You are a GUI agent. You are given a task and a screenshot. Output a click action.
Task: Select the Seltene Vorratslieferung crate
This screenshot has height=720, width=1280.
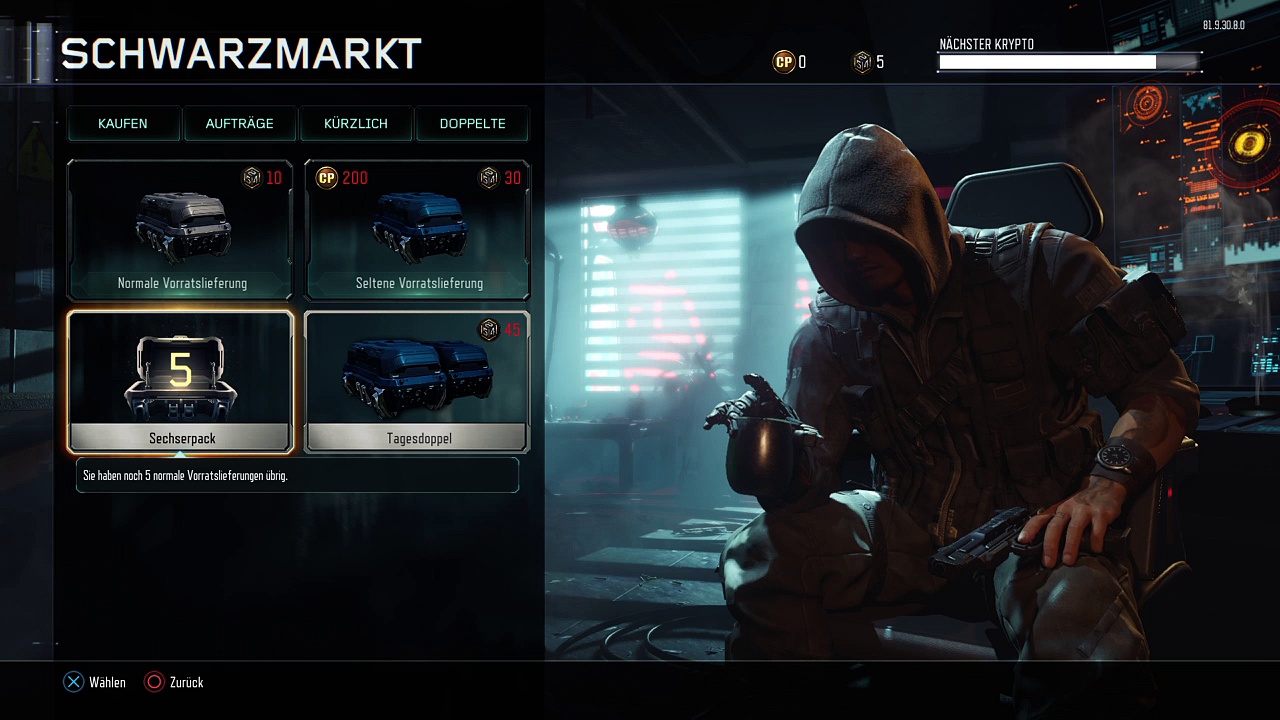tap(417, 231)
